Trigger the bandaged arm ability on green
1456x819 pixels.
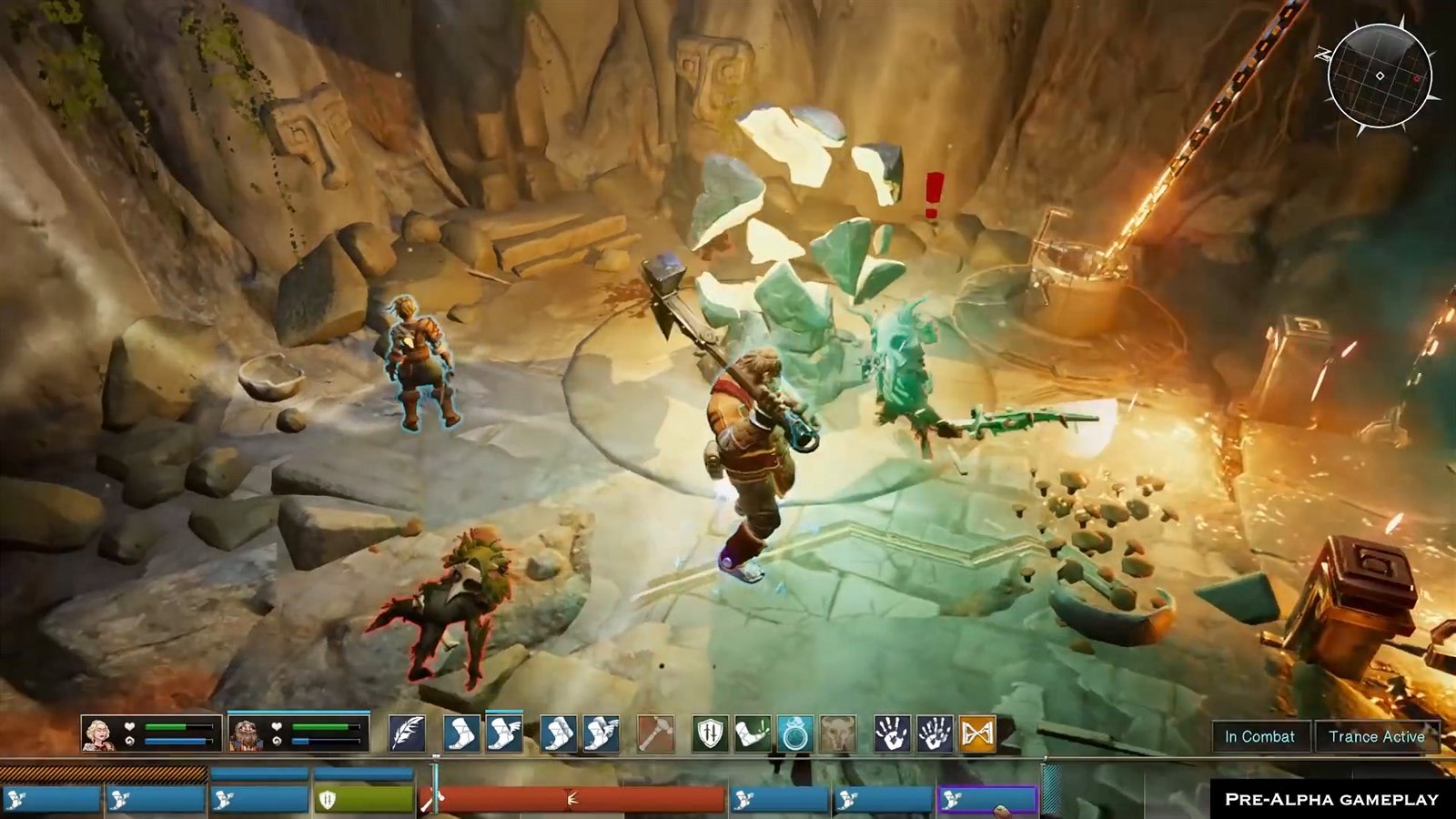click(753, 733)
